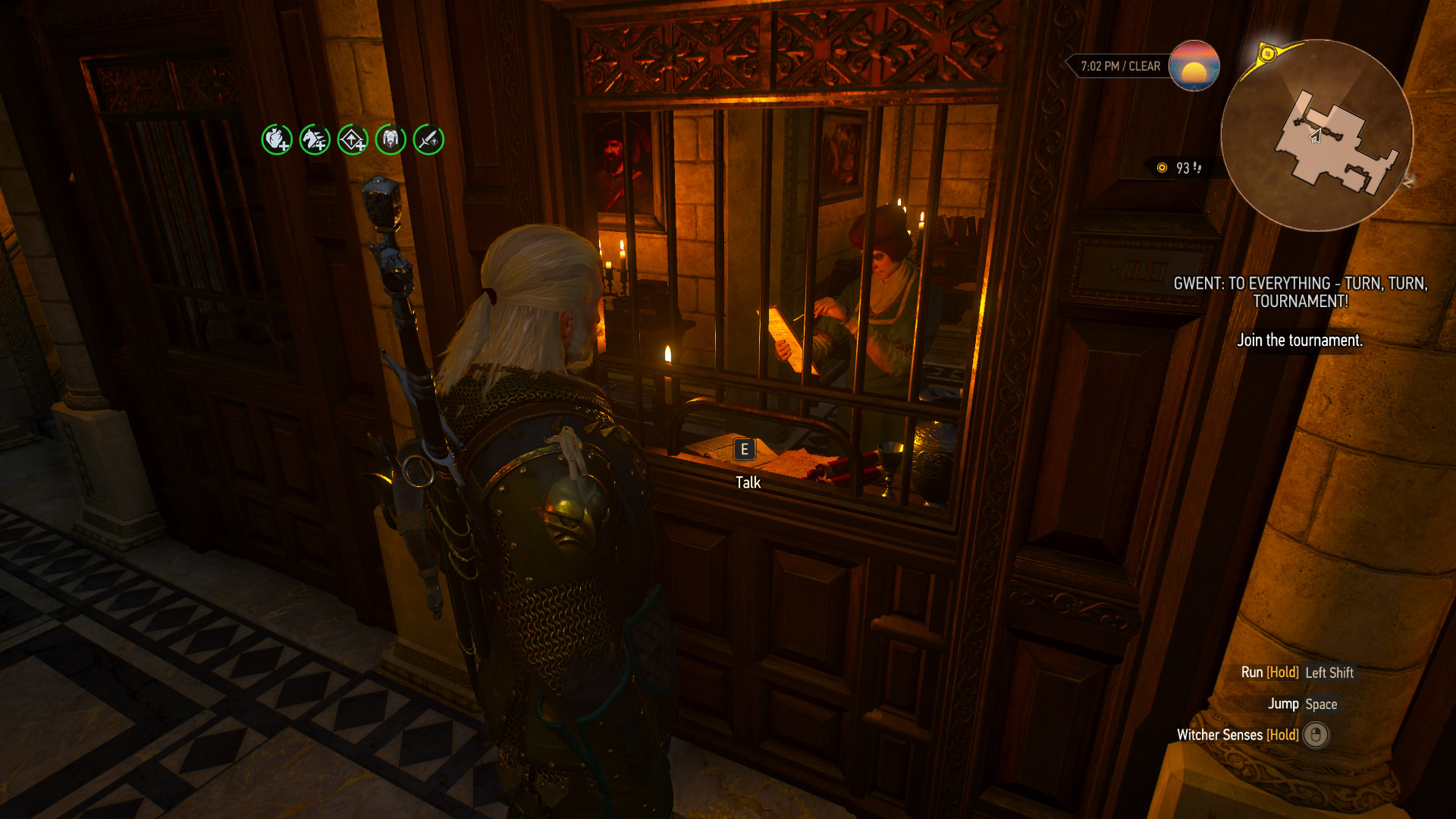Select the sword enhancement buff icon

[428, 140]
